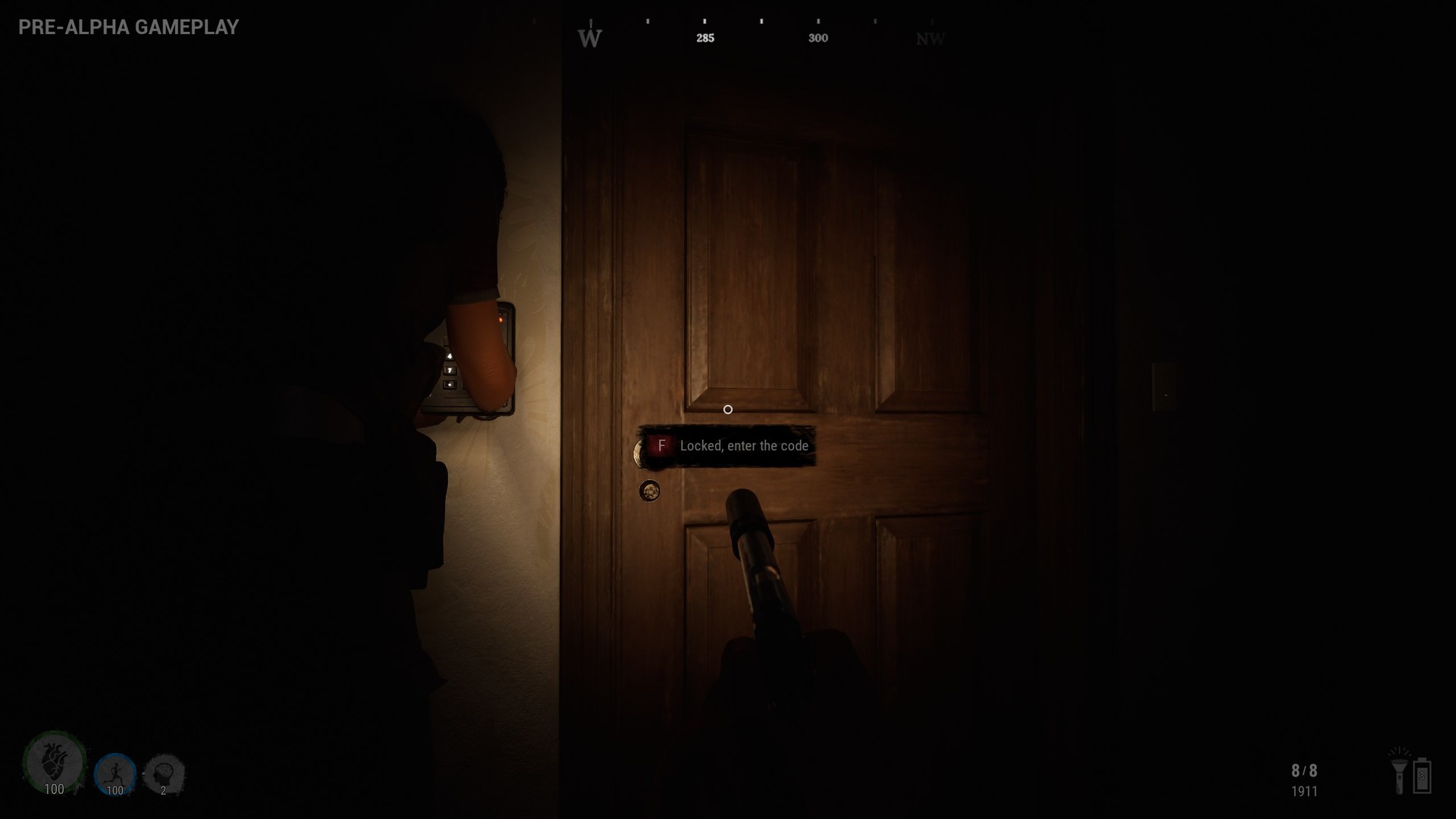
Task: Select the 300 heading on the compass bar
Action: click(x=818, y=36)
